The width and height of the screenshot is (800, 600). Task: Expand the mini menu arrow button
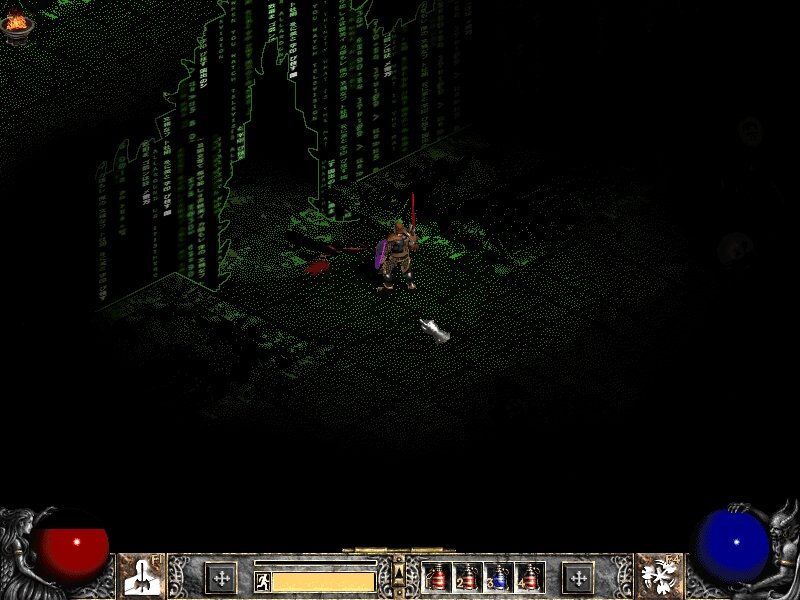pyautogui.click(x=399, y=572)
